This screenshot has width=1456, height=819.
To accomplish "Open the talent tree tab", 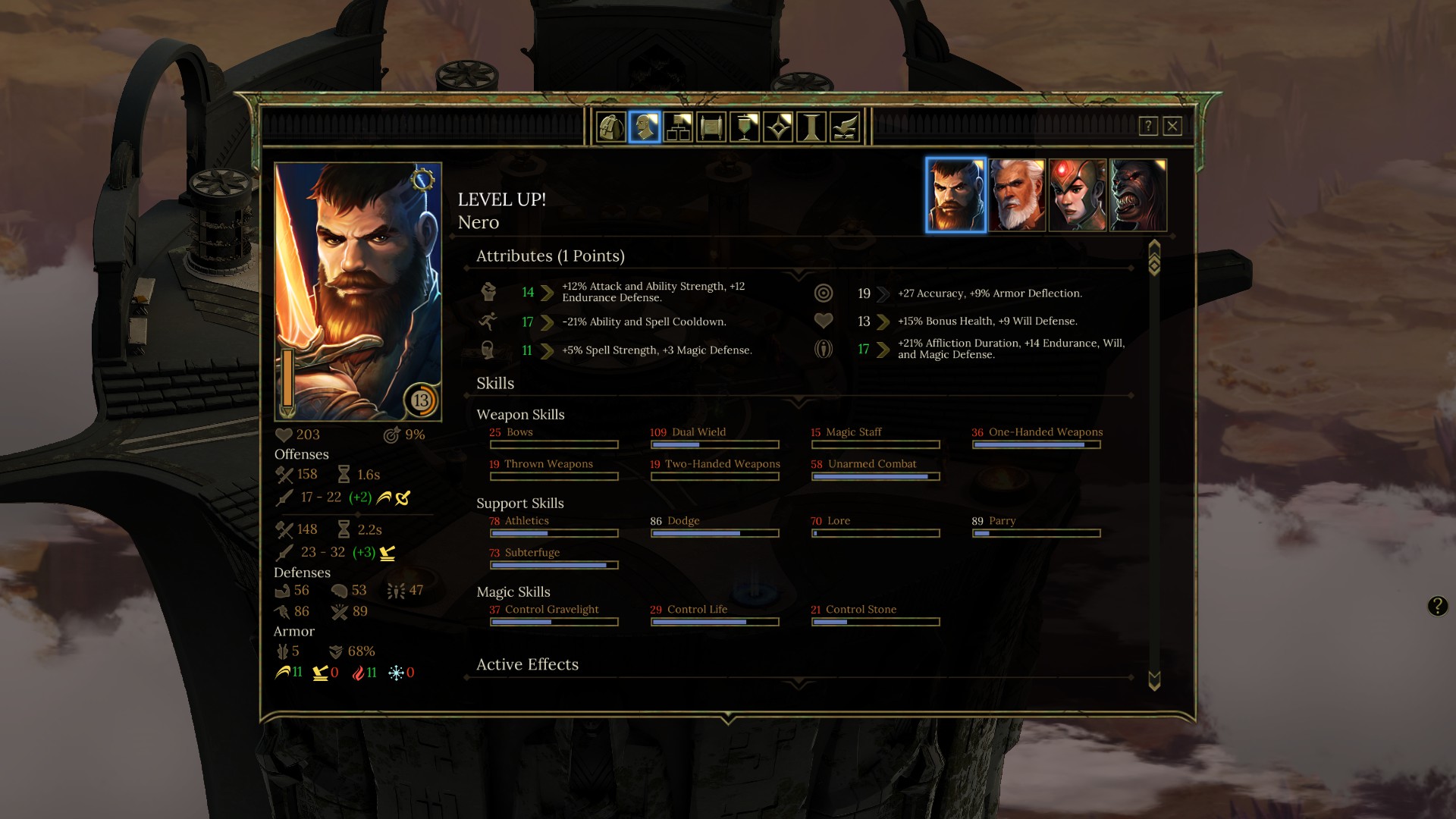I will pos(678,127).
